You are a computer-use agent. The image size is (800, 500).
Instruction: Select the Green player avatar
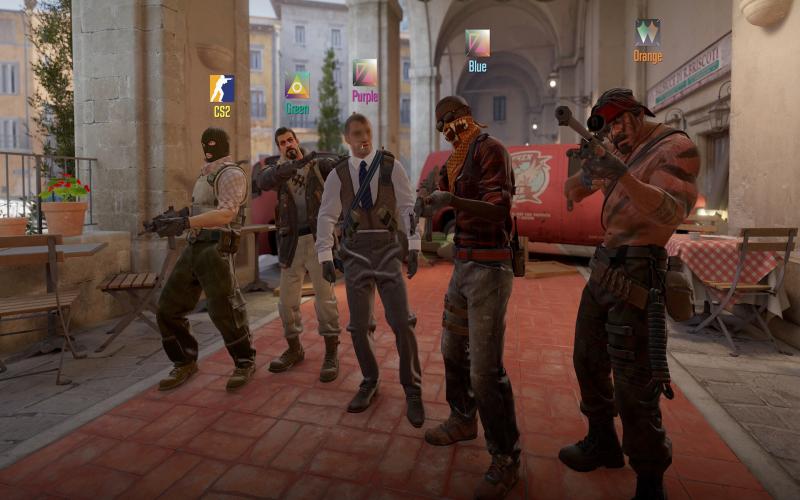pyautogui.click(x=297, y=85)
